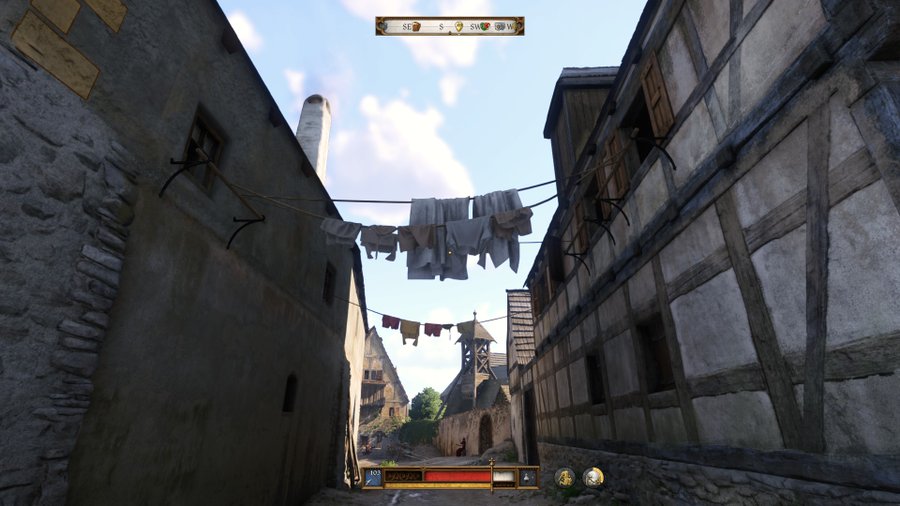Click the blue weapon icon showing 103
Screen dimensions: 900x506
click(373, 477)
